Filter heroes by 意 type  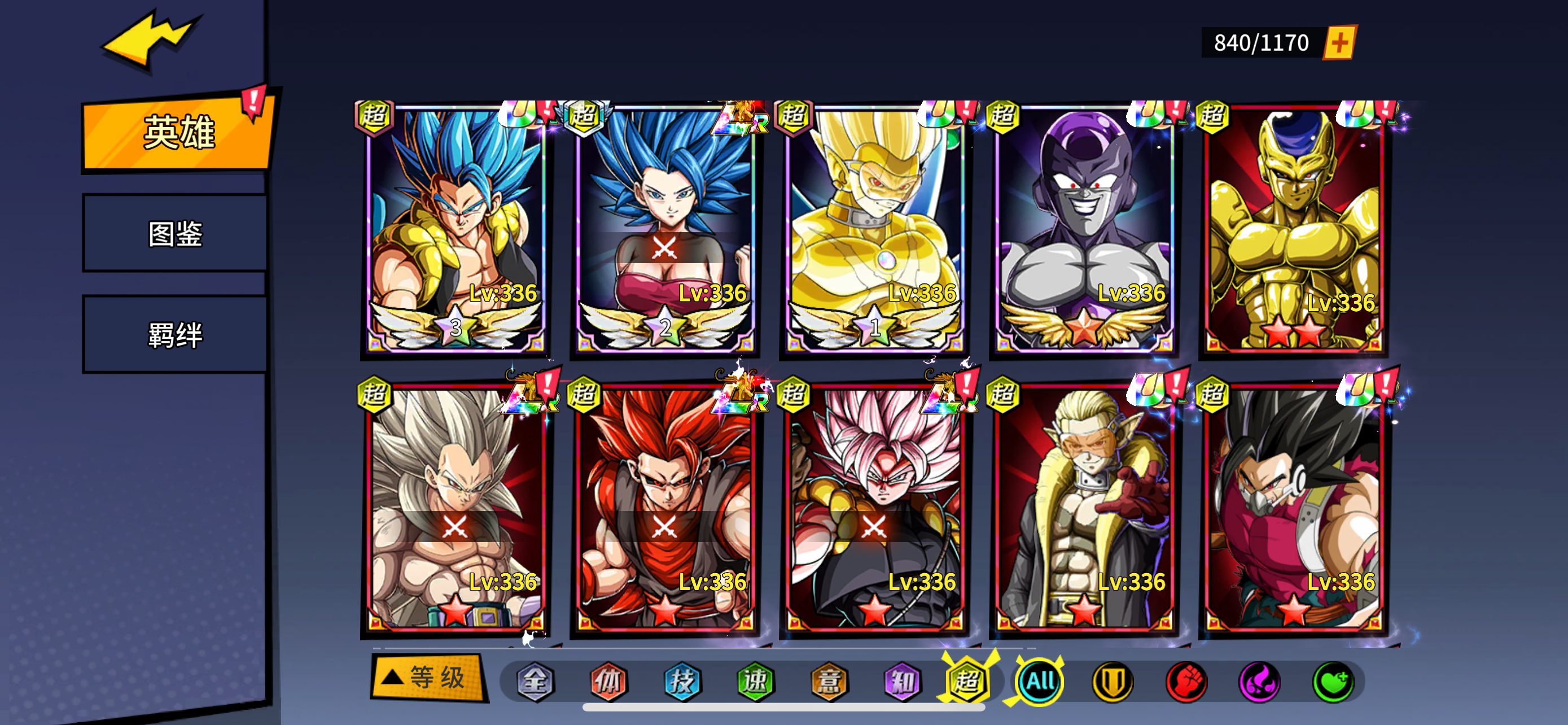coord(829,681)
